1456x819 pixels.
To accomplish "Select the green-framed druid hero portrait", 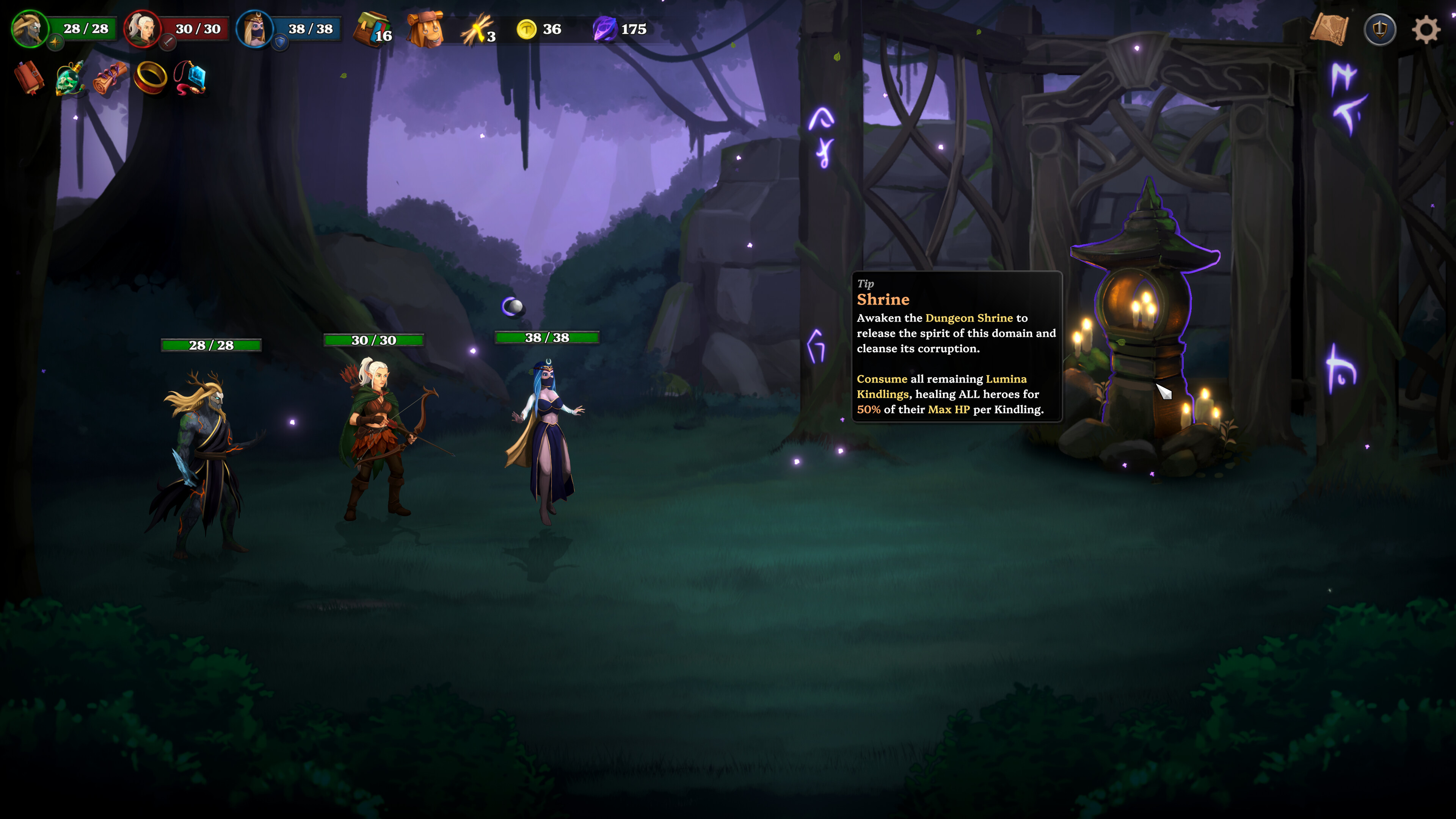I will point(30,30).
